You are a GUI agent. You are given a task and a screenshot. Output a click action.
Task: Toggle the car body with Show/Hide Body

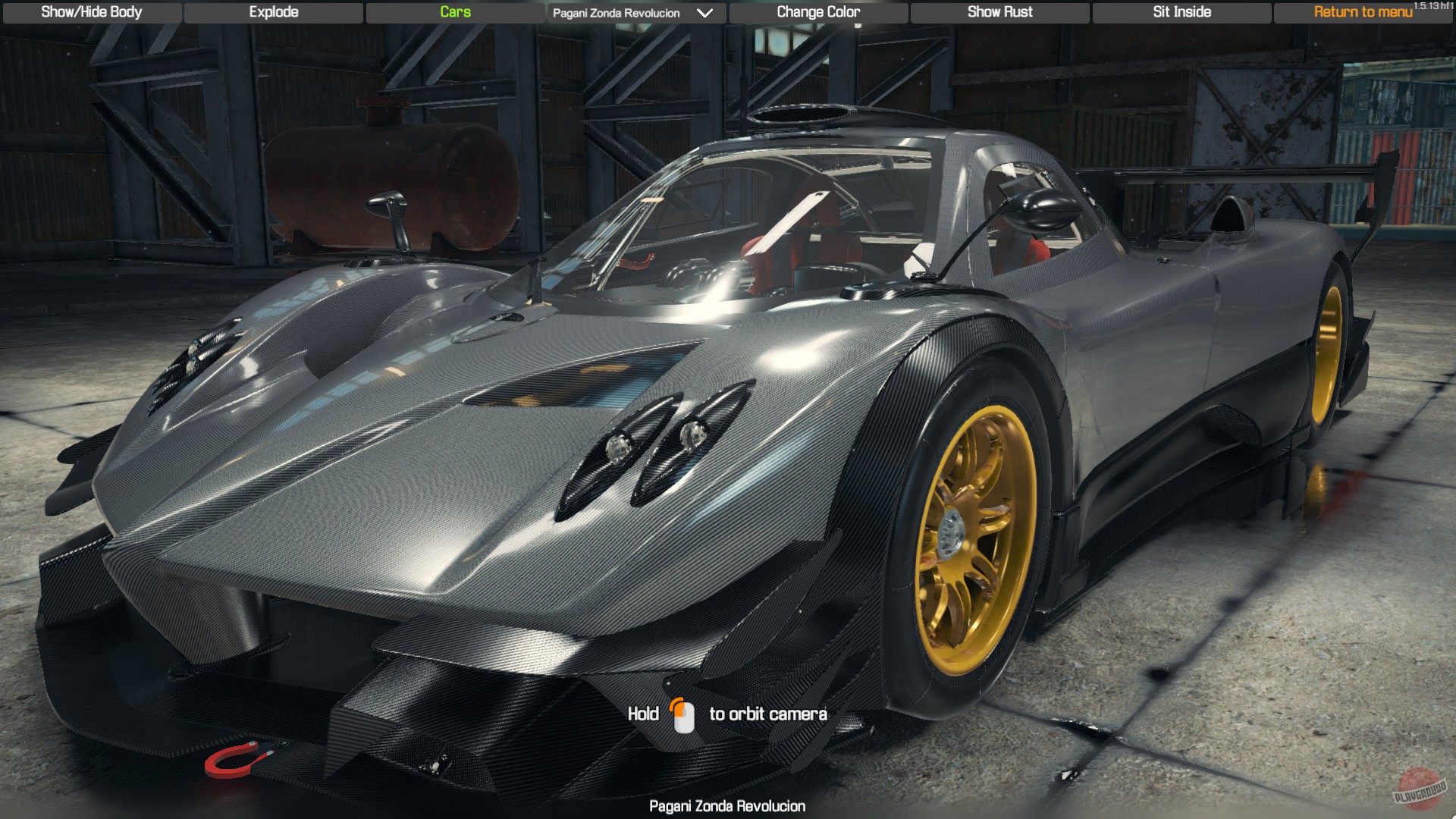pyautogui.click(x=91, y=12)
